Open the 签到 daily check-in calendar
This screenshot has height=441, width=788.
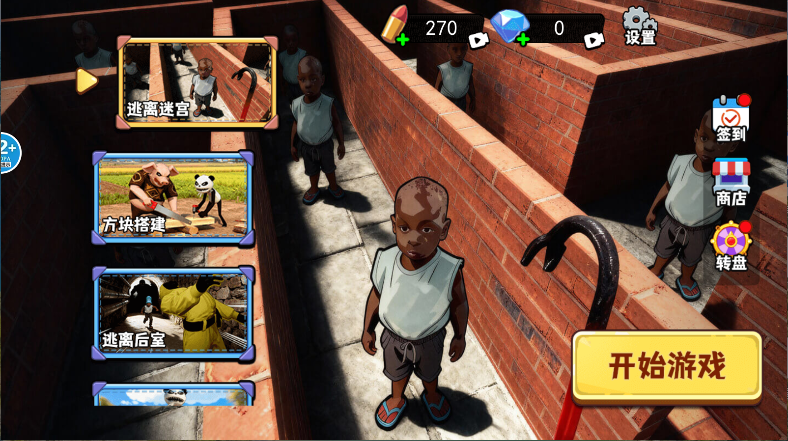[x=731, y=119]
